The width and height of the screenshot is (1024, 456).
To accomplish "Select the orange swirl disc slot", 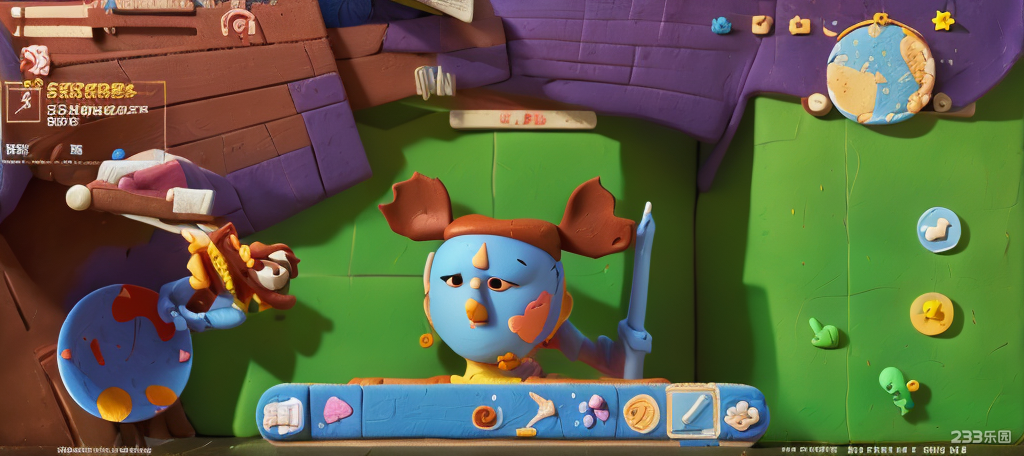I will (x=641, y=412).
